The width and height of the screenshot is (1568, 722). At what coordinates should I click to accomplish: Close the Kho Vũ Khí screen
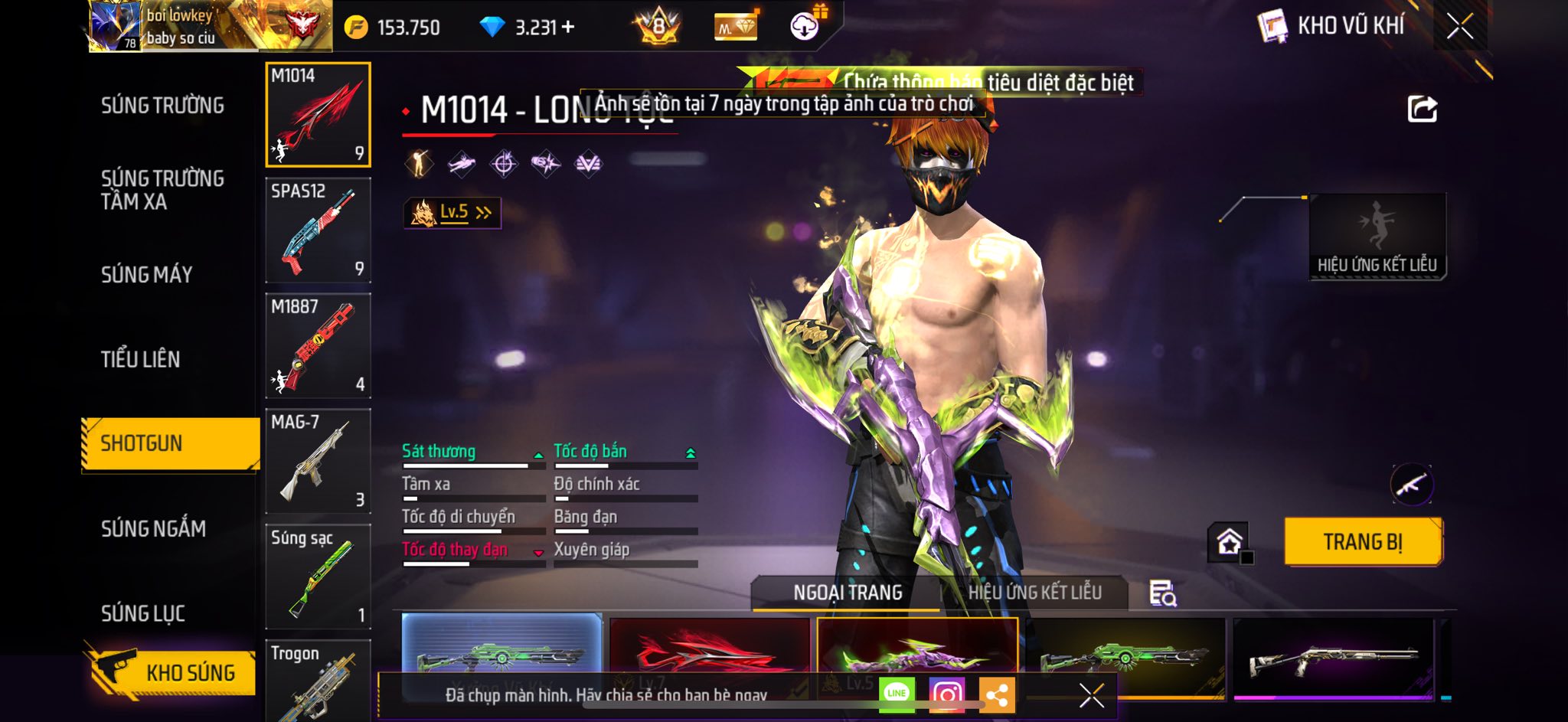(1459, 27)
